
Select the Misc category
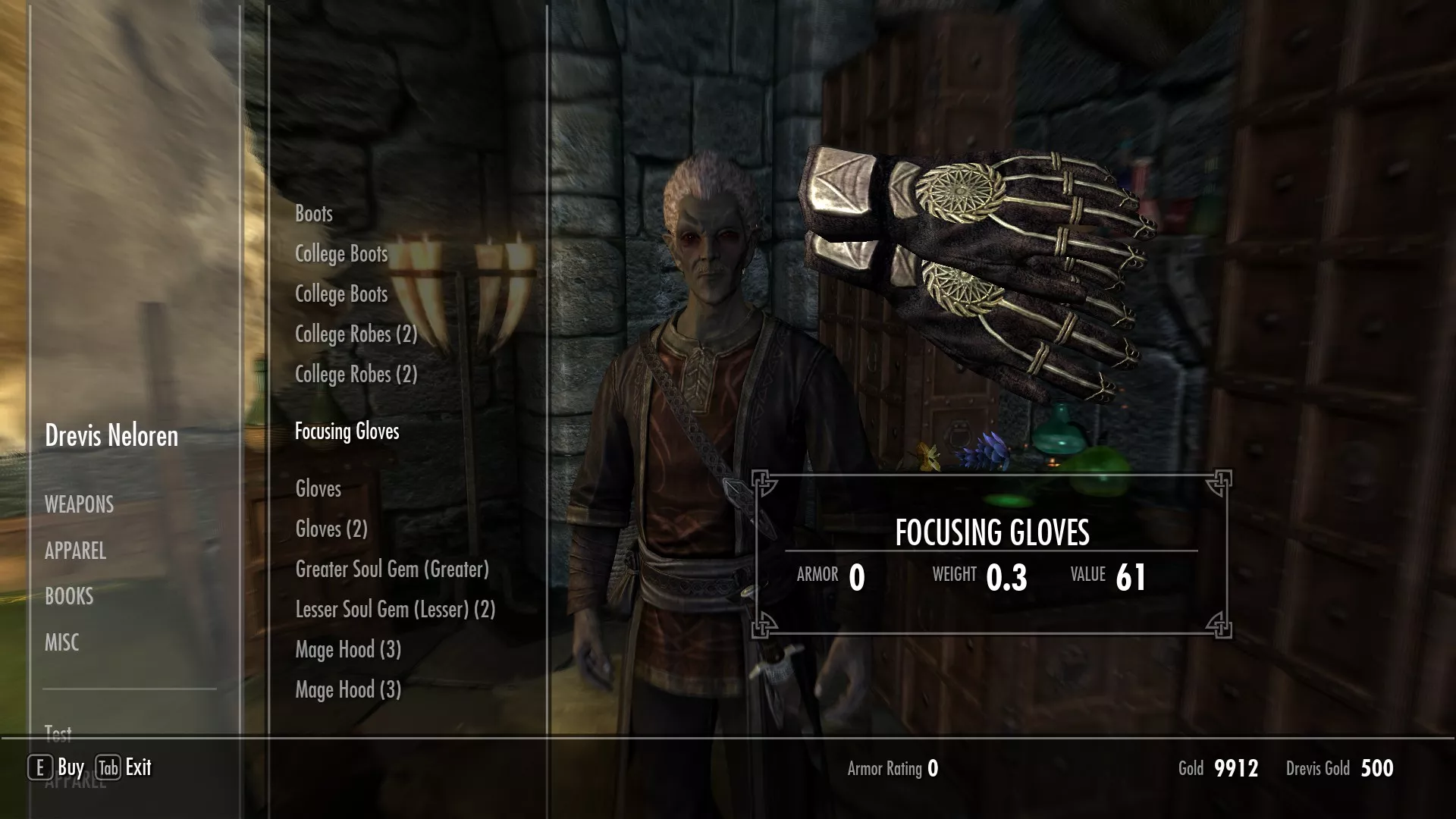click(61, 642)
